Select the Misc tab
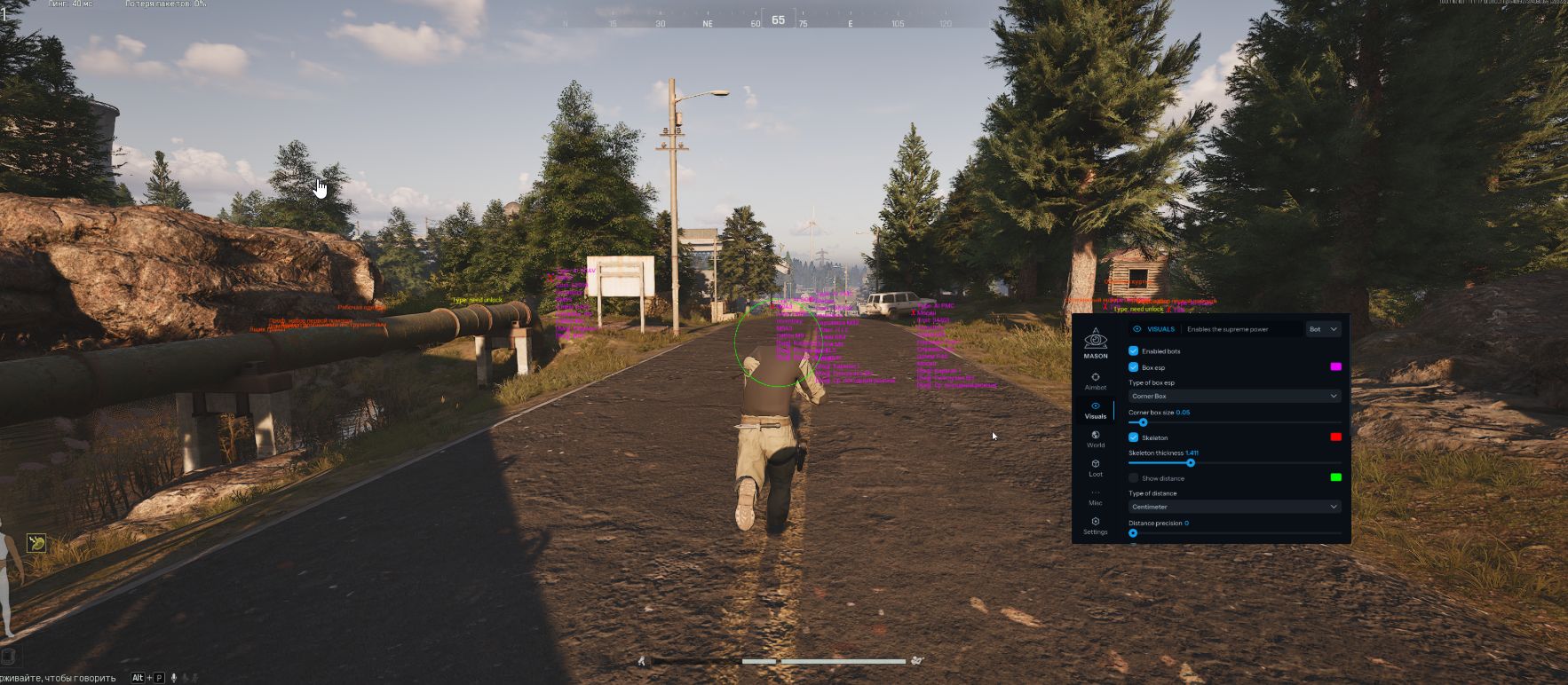The width and height of the screenshot is (1568, 685). 1096,497
